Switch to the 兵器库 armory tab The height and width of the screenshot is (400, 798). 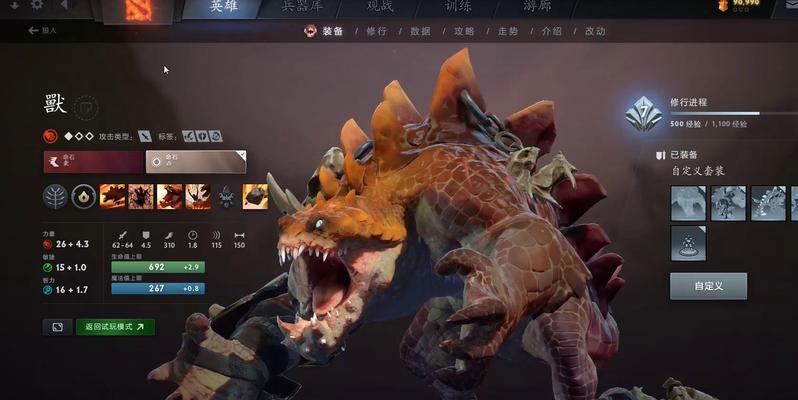(301, 7)
